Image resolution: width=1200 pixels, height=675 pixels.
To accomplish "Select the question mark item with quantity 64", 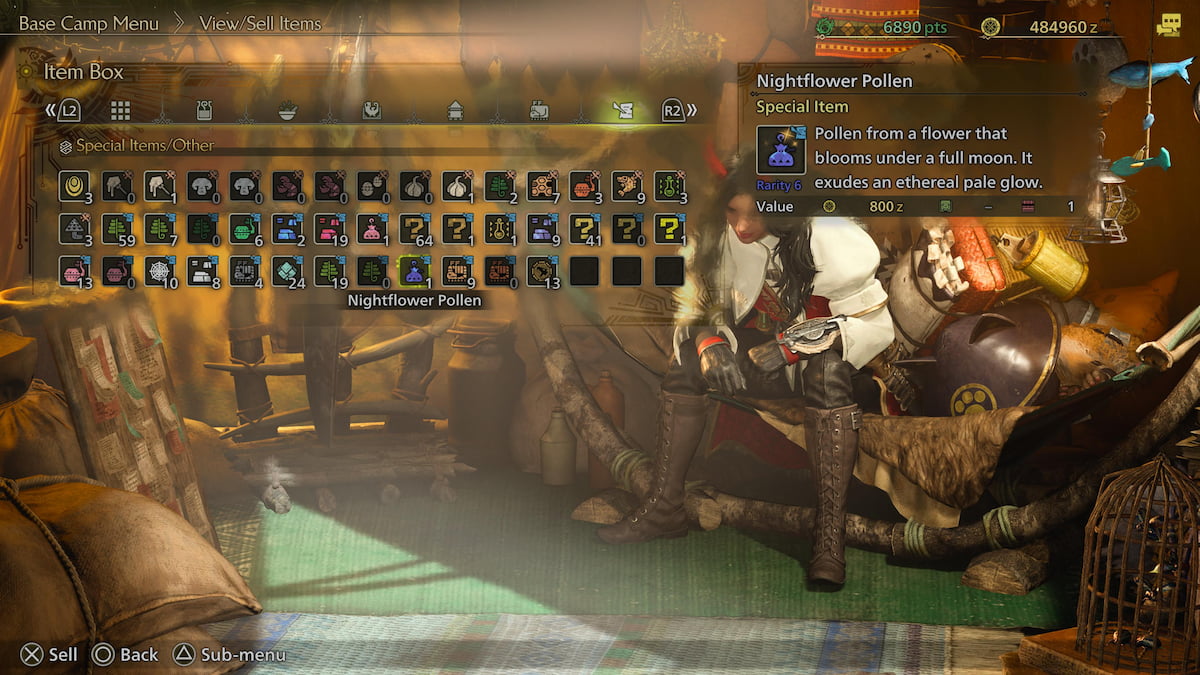I will (x=414, y=229).
